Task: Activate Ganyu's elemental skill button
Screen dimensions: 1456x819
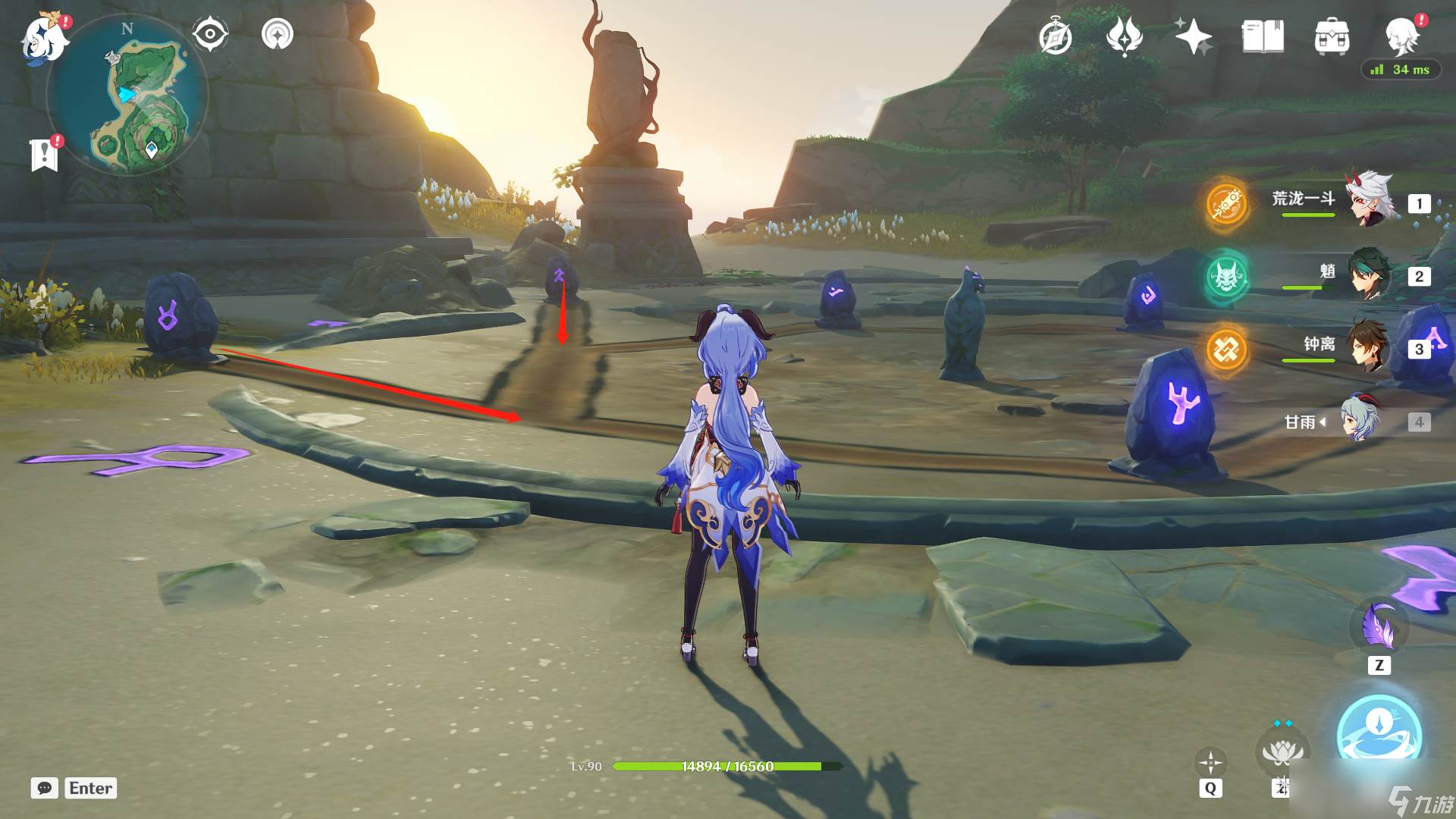Action: (1378, 733)
